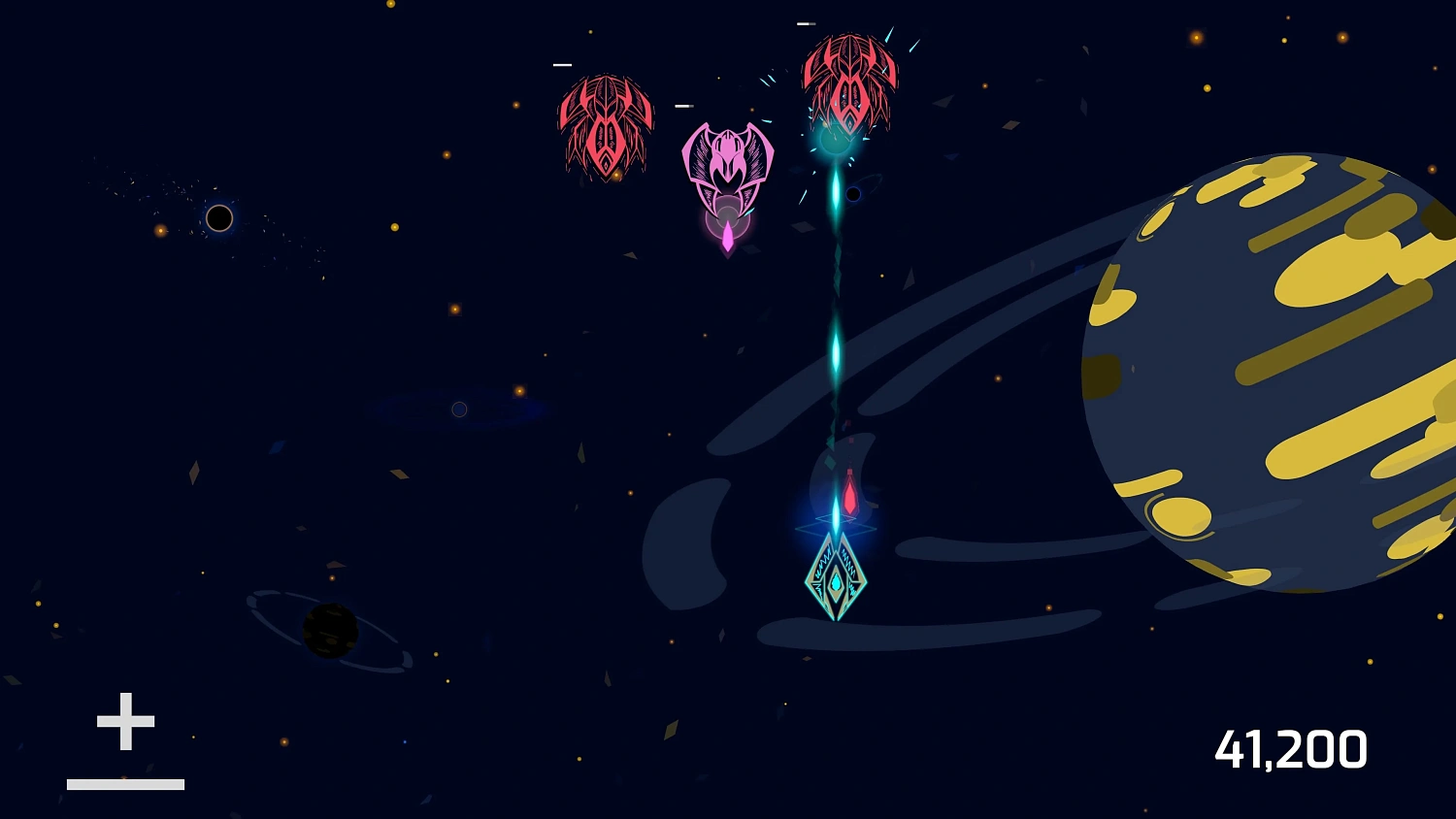Click the white dash below the plus symbol
The height and width of the screenshot is (819, 1456).
[124, 782]
